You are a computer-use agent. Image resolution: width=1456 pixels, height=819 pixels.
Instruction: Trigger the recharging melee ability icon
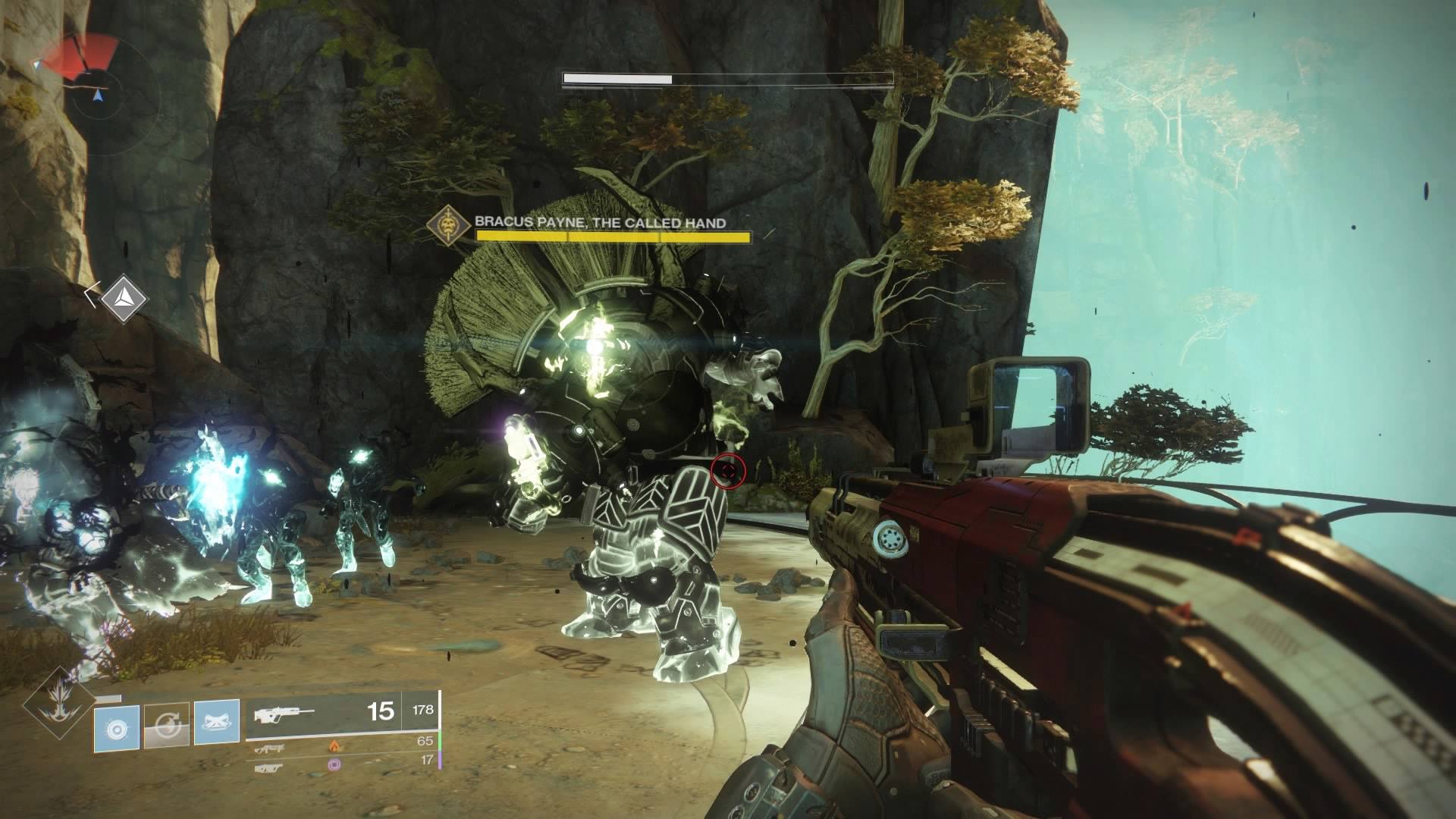pyautogui.click(x=167, y=727)
